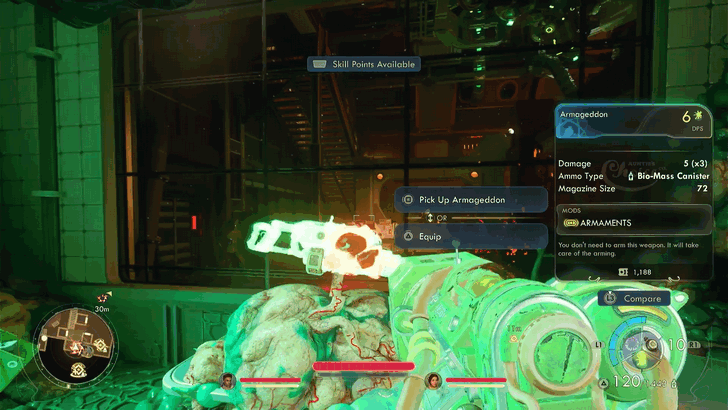Select the left companion portrait
The height and width of the screenshot is (410, 728).
click(x=228, y=380)
